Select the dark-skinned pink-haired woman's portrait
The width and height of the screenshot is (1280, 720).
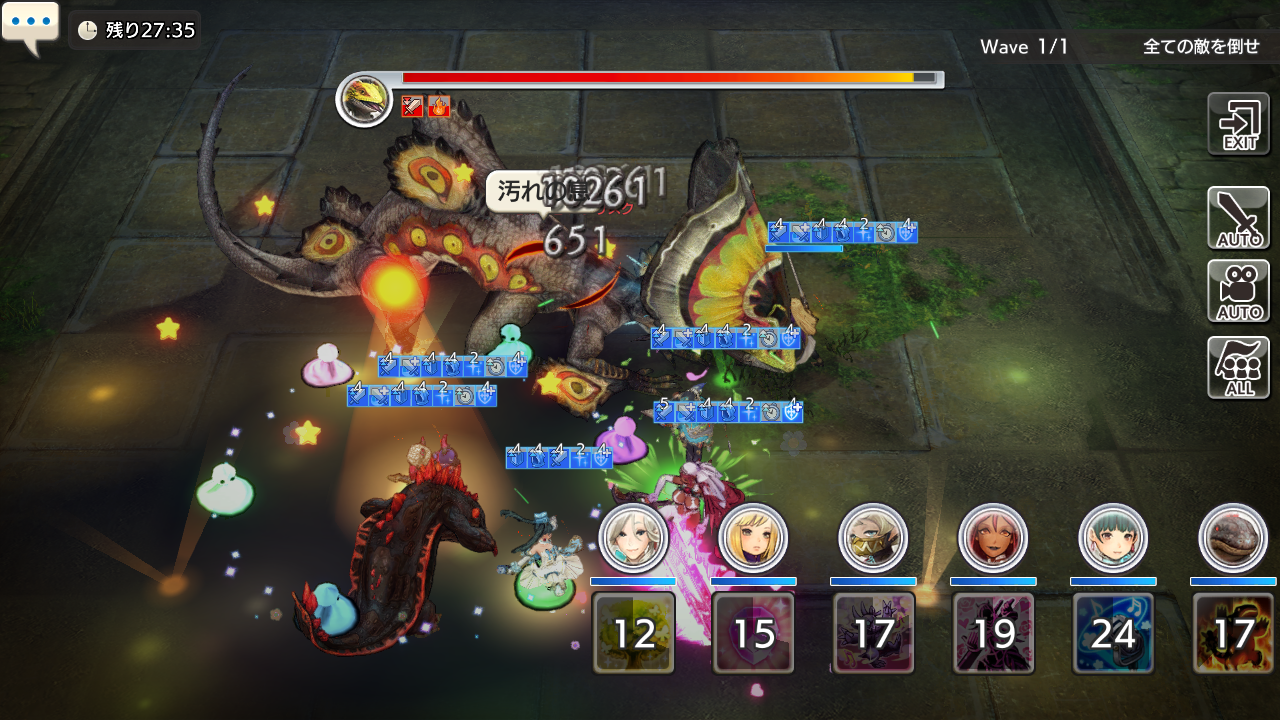993,537
